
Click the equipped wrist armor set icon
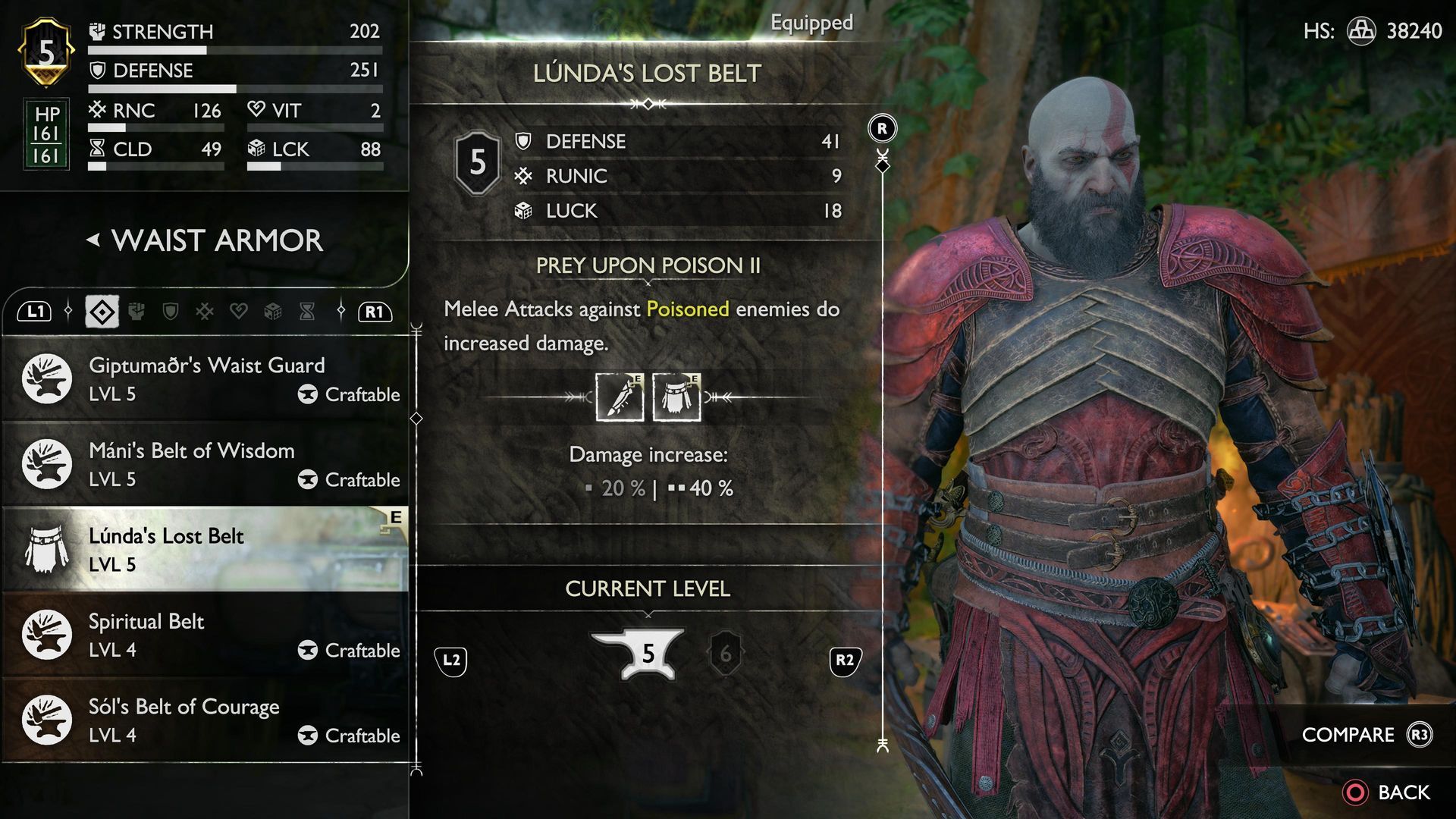(x=618, y=395)
